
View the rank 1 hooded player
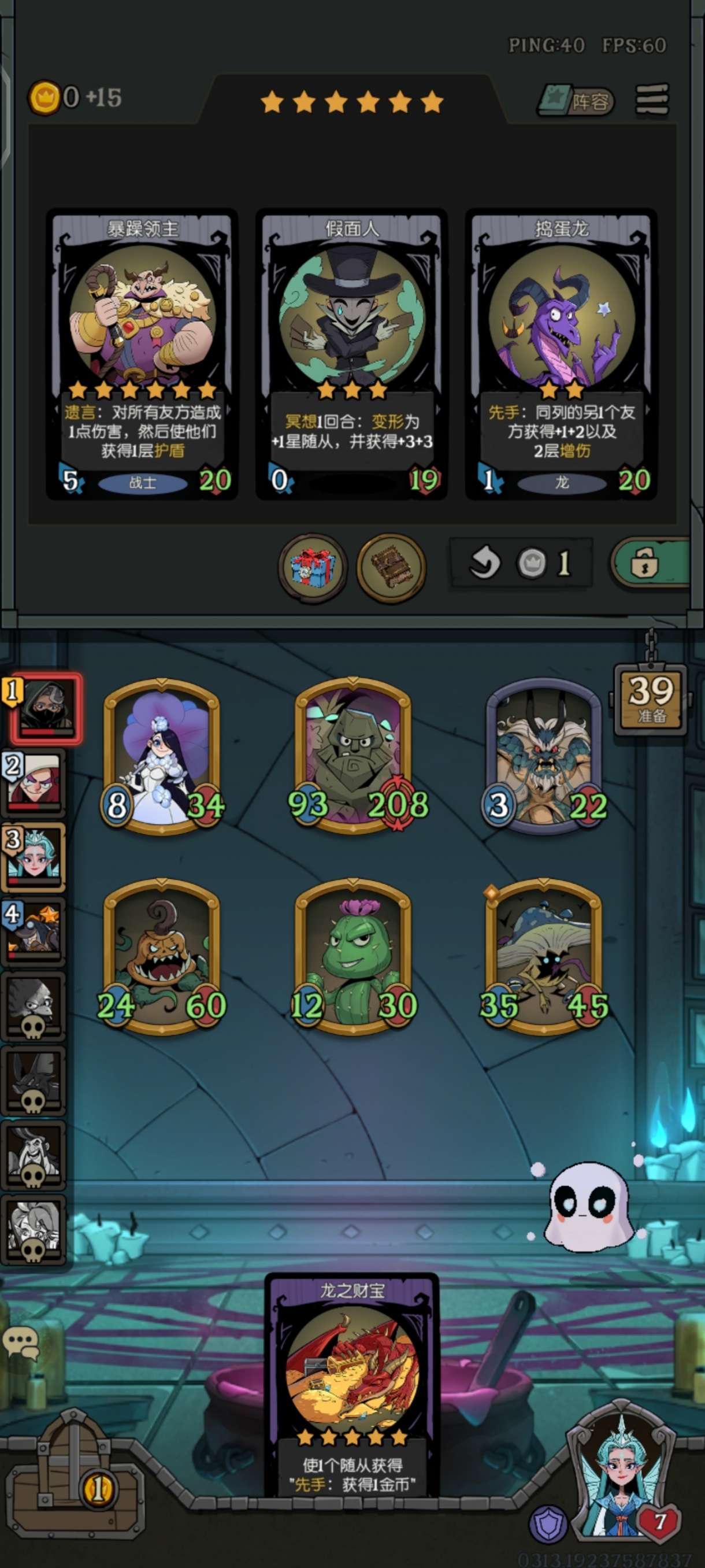coord(44,708)
